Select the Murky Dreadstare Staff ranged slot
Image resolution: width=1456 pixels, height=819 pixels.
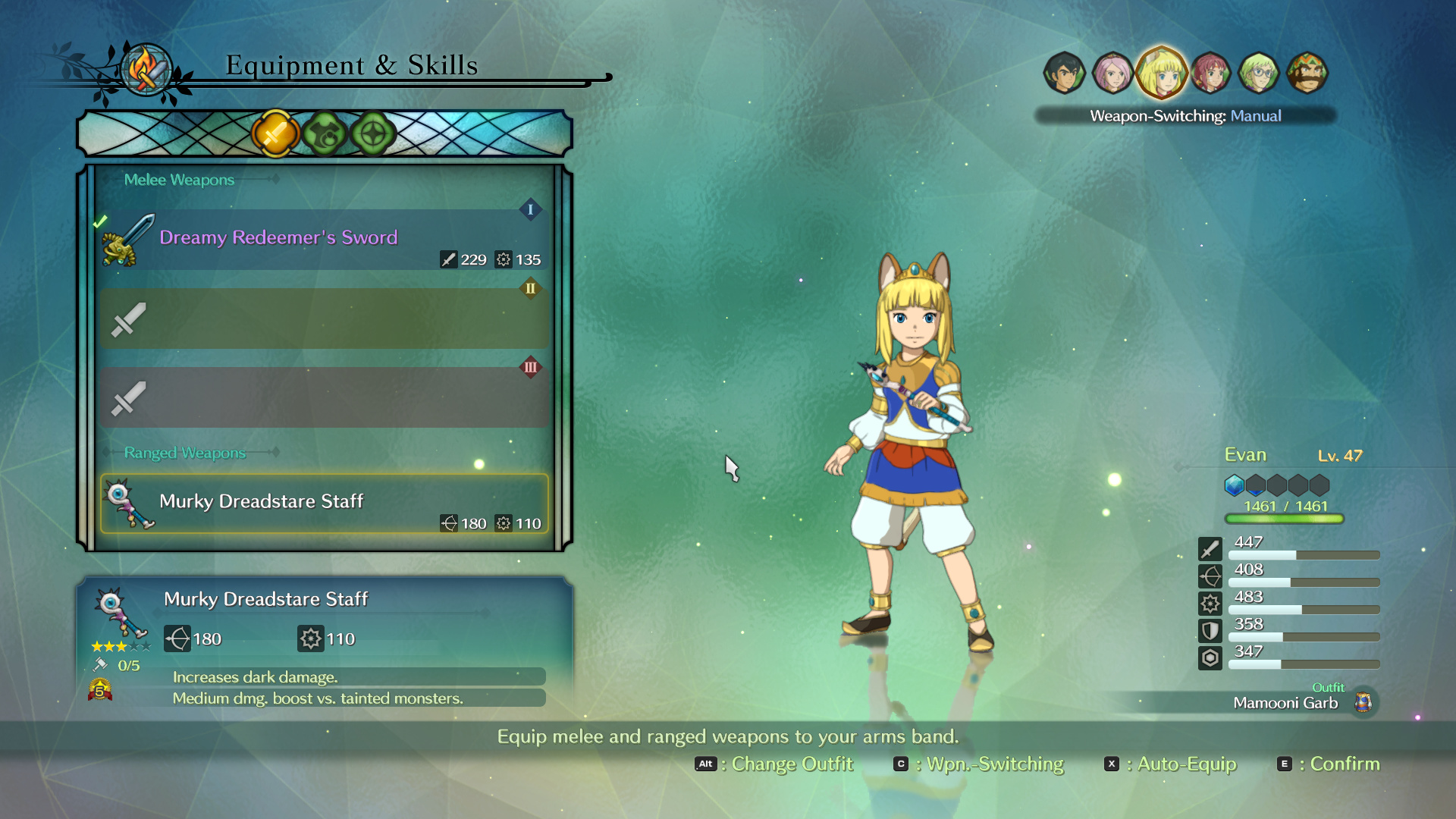coord(325,504)
